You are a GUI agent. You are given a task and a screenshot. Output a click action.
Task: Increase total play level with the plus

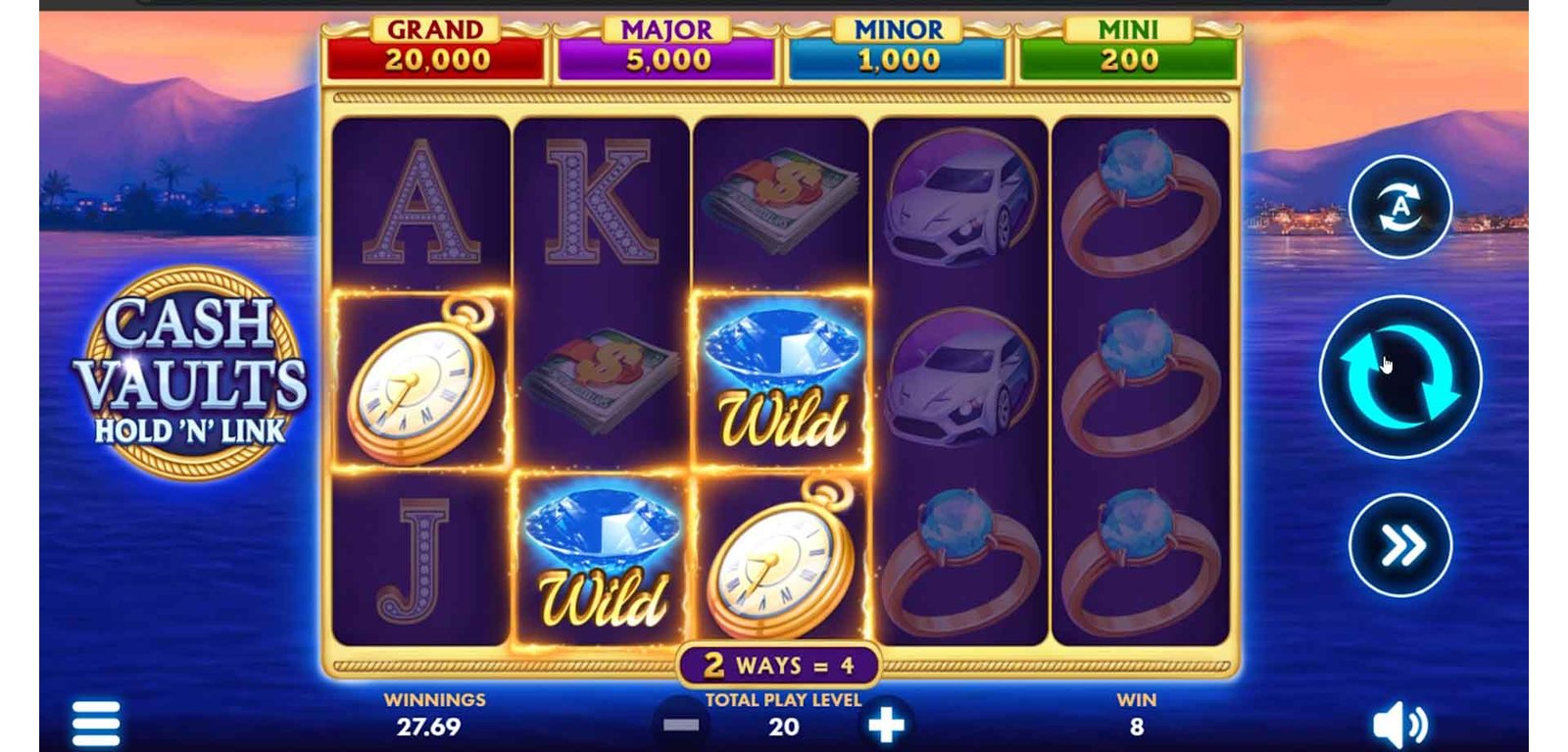(886, 726)
